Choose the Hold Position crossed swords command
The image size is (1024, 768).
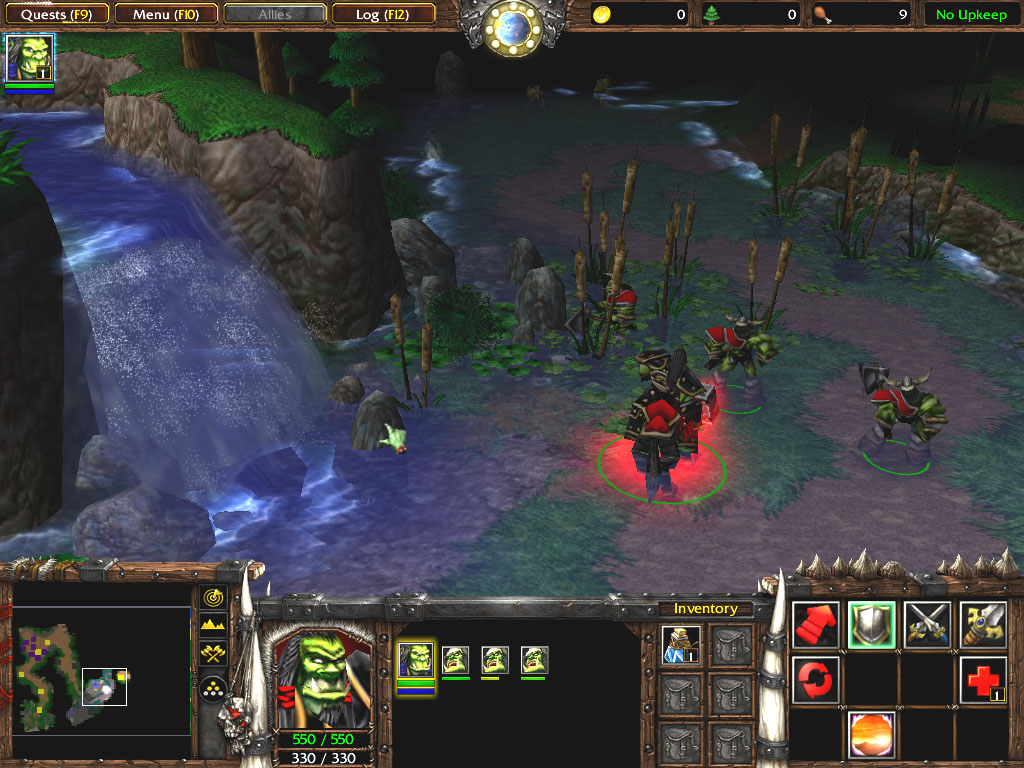tap(927, 625)
